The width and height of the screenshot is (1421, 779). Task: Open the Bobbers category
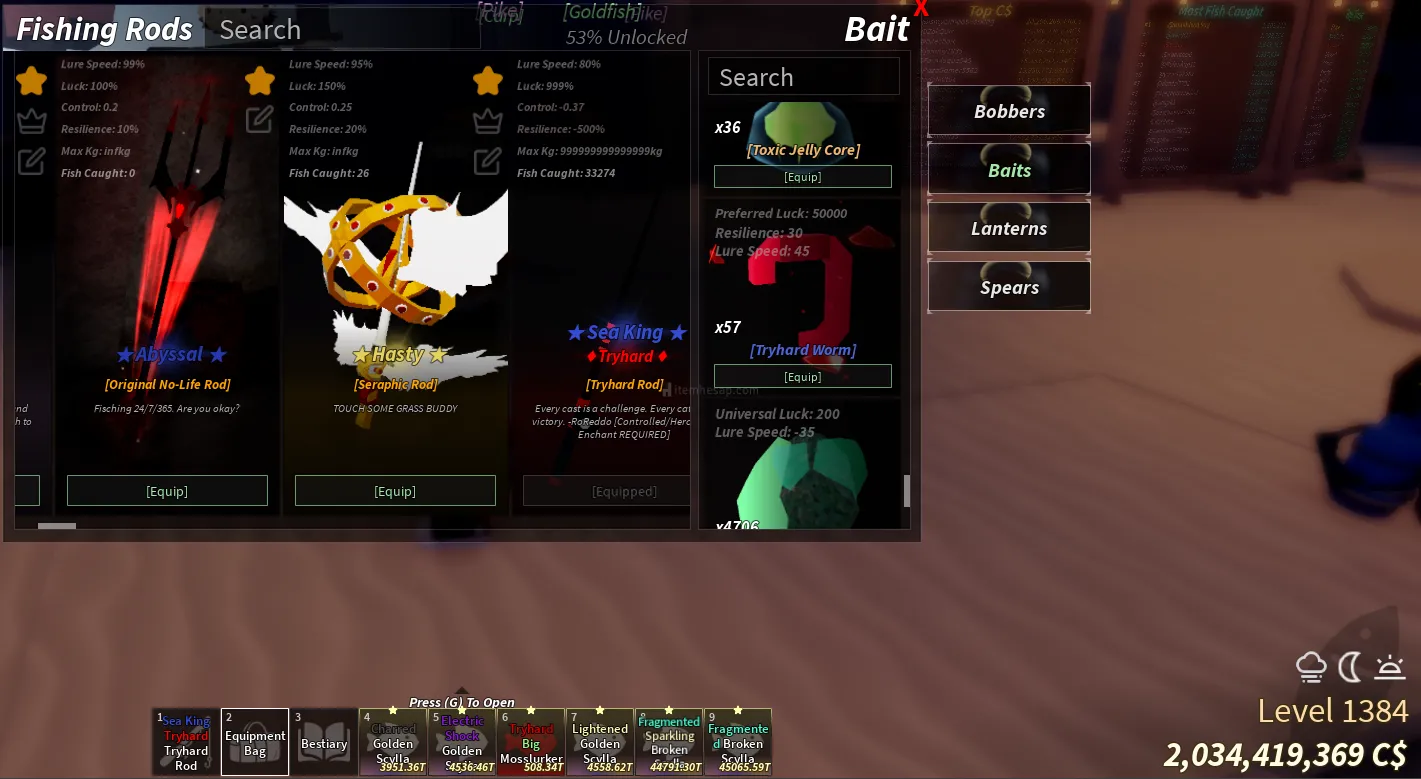[1009, 111]
